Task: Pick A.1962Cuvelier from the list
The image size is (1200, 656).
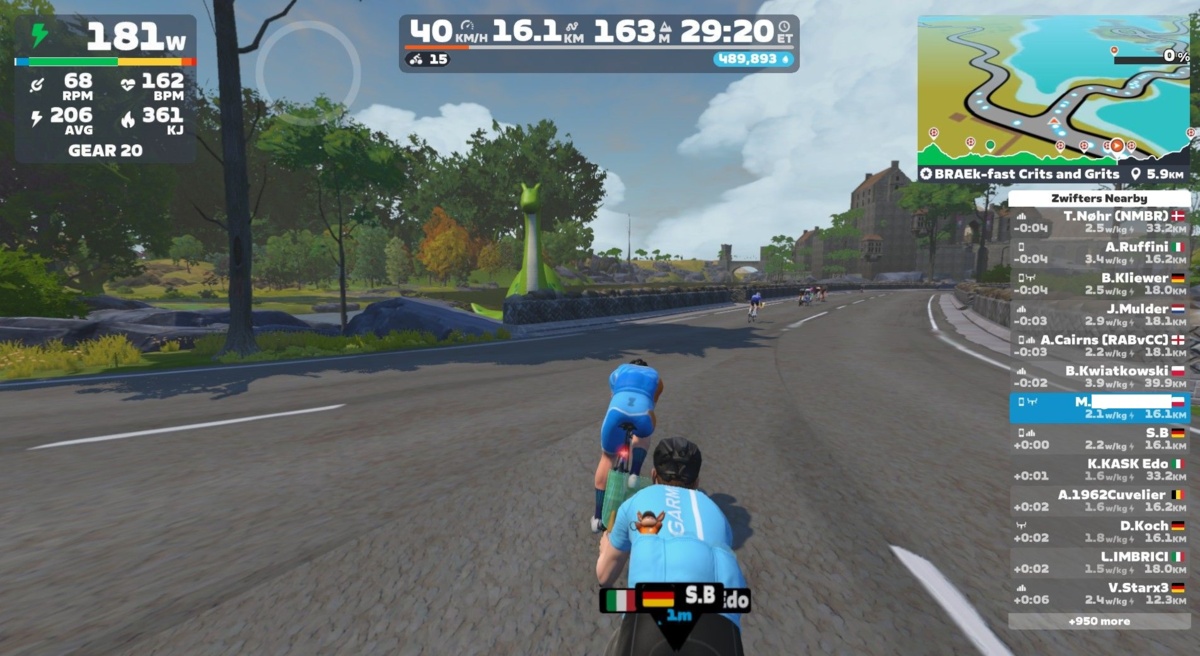Action: point(1098,501)
